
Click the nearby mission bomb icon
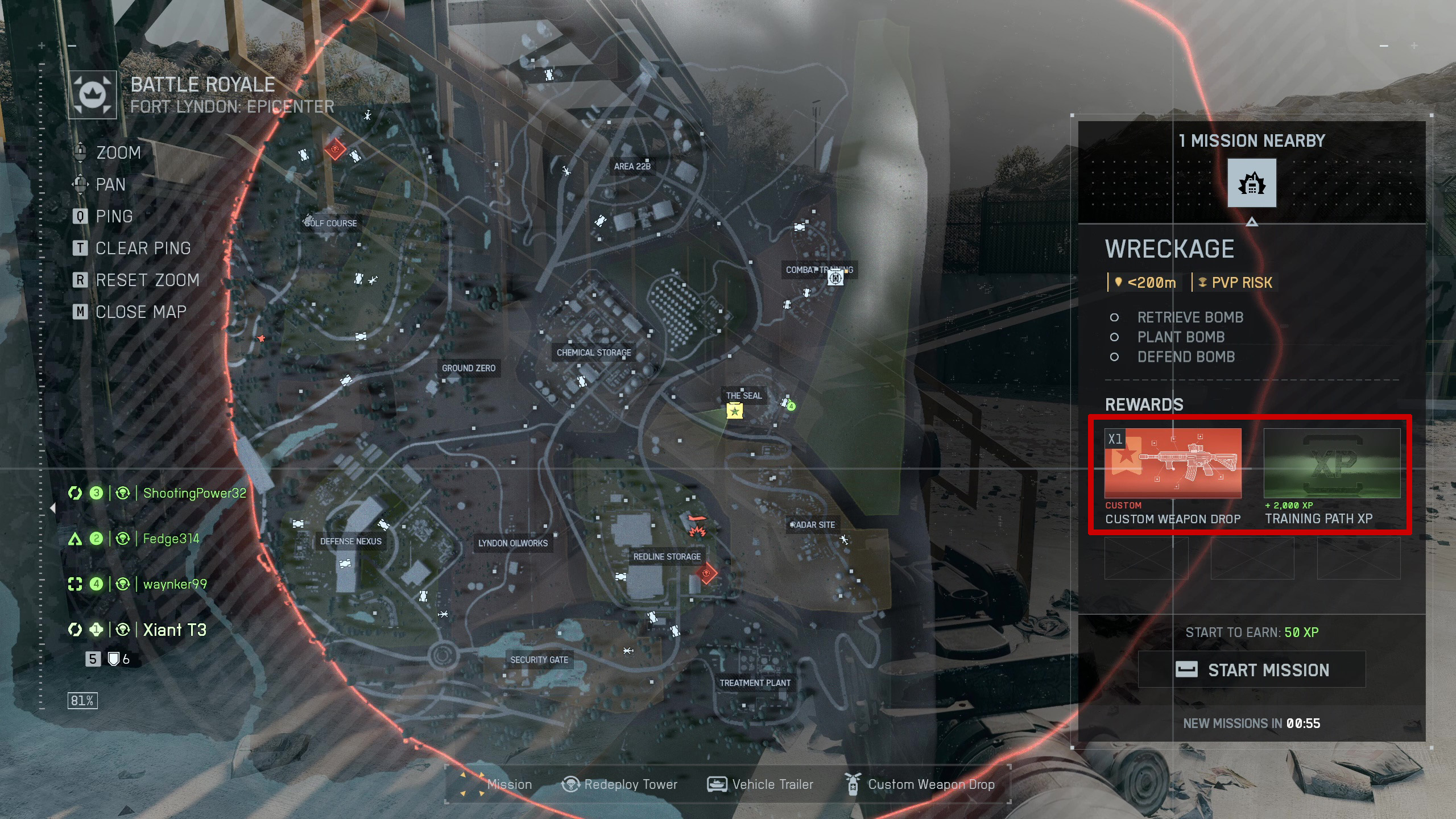point(1251,183)
